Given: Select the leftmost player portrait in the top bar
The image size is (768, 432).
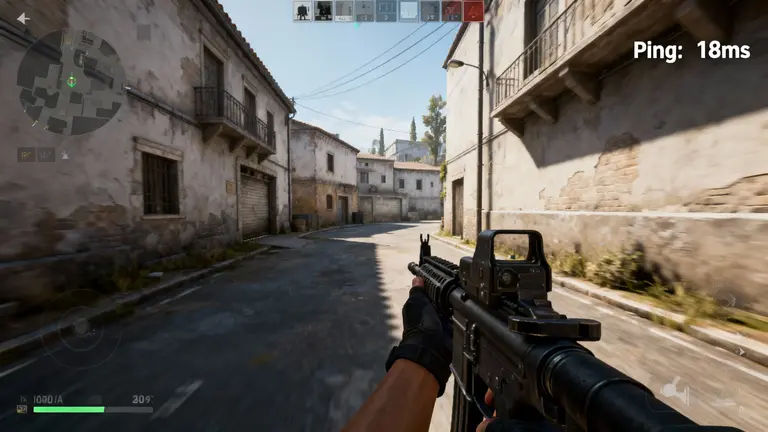Looking at the screenshot, I should coord(302,11).
